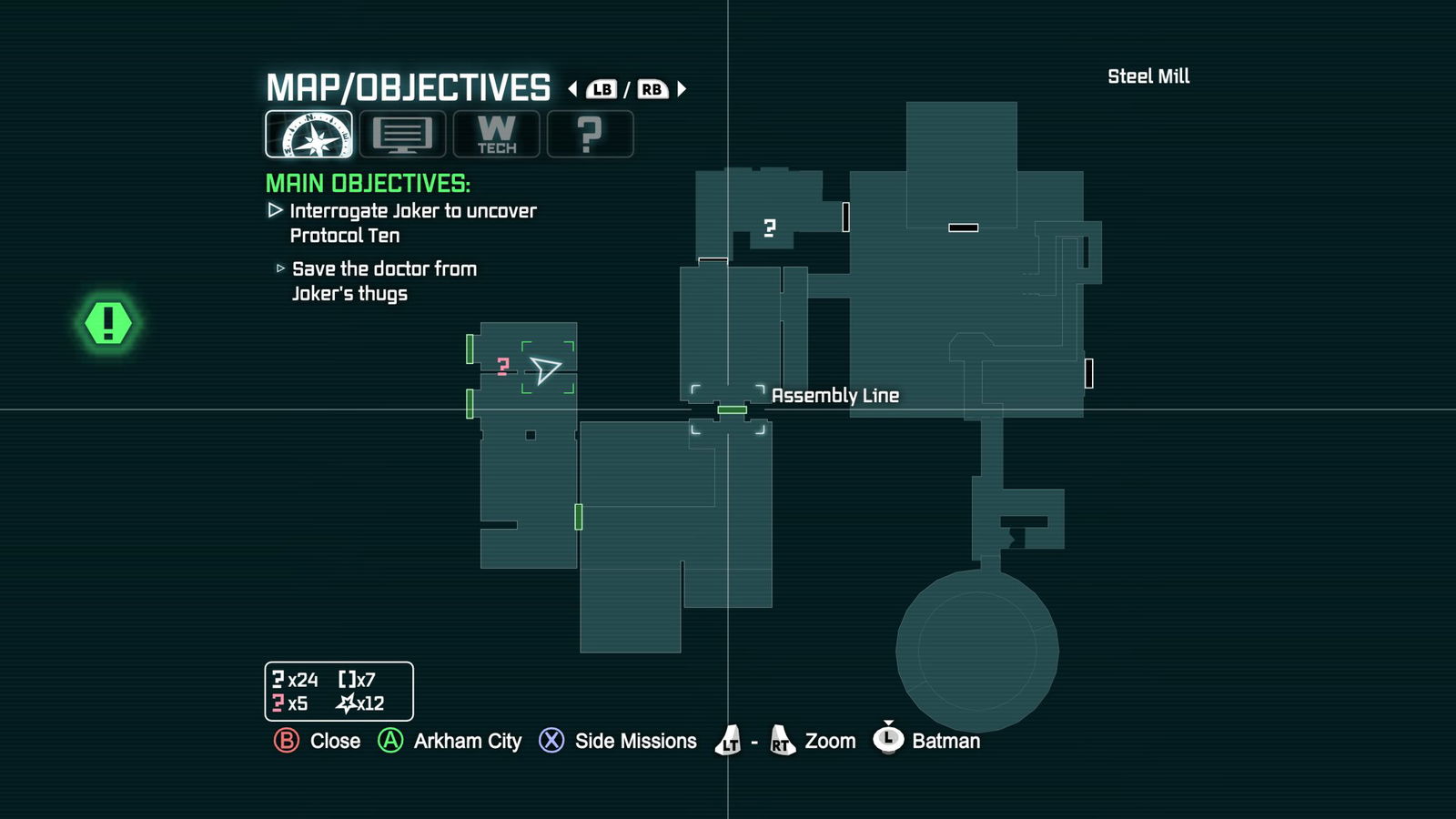Image resolution: width=1456 pixels, height=819 pixels.
Task: Select objective Save the doctor from Joker's thugs
Action: click(383, 281)
